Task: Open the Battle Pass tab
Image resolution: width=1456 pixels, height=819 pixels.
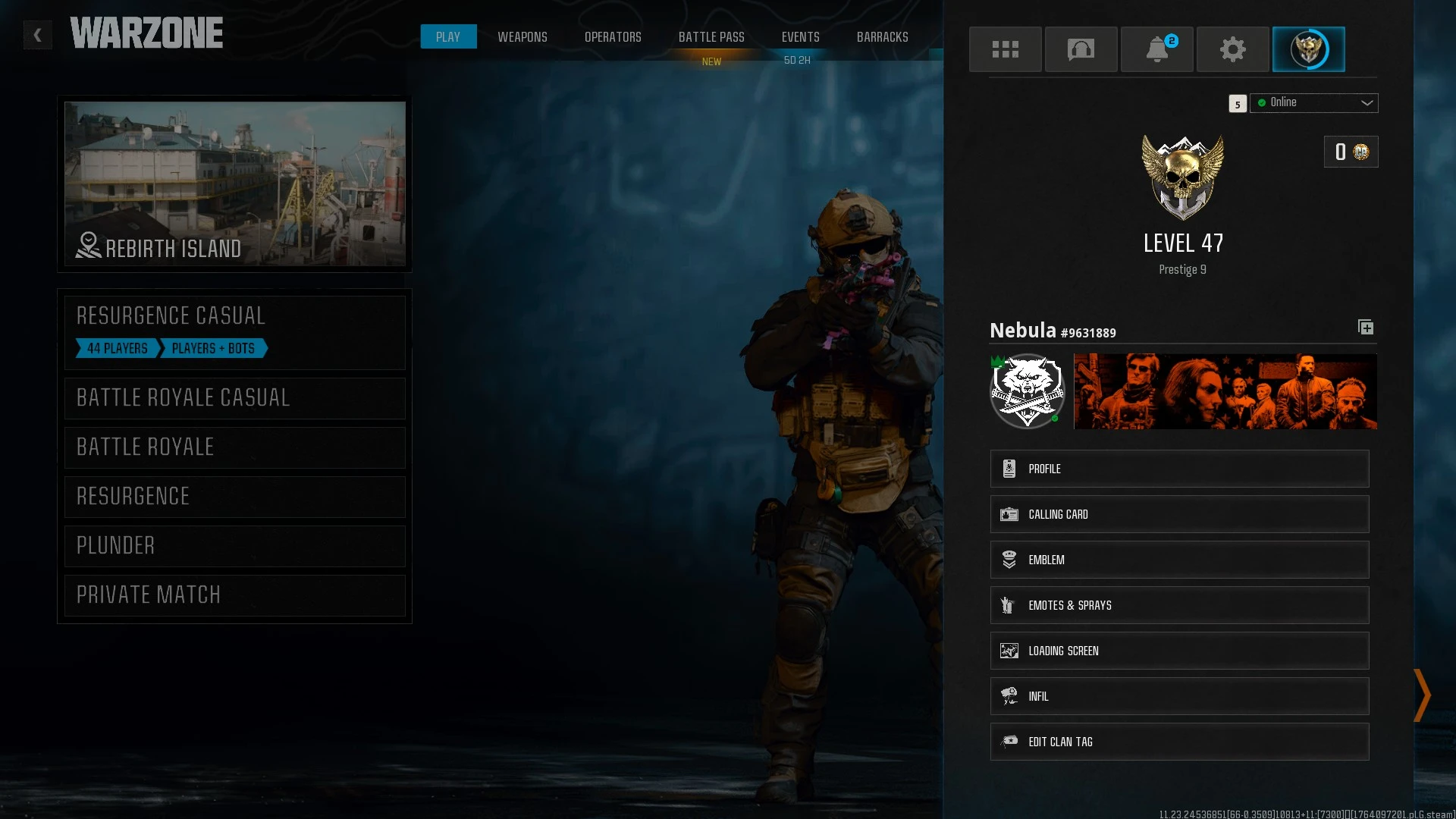Action: (711, 36)
